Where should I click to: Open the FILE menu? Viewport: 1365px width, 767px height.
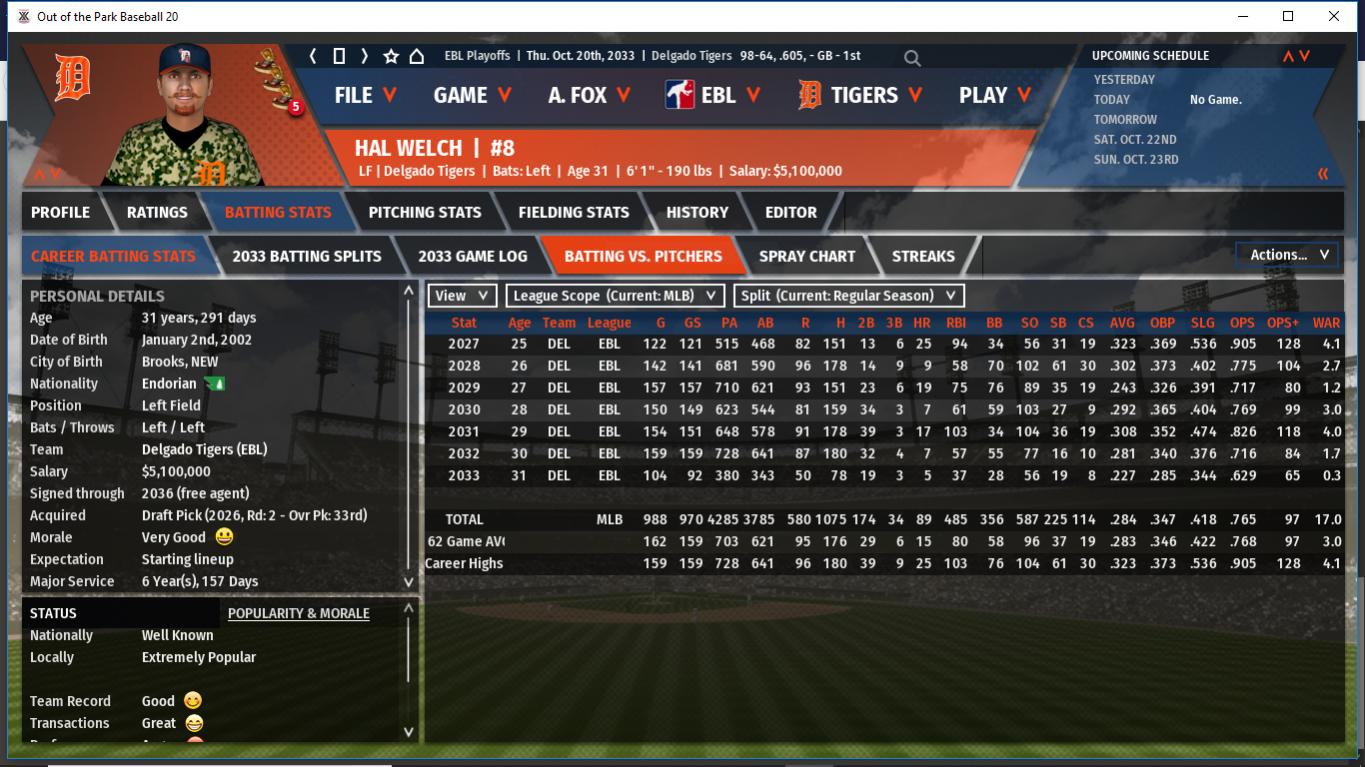click(365, 95)
